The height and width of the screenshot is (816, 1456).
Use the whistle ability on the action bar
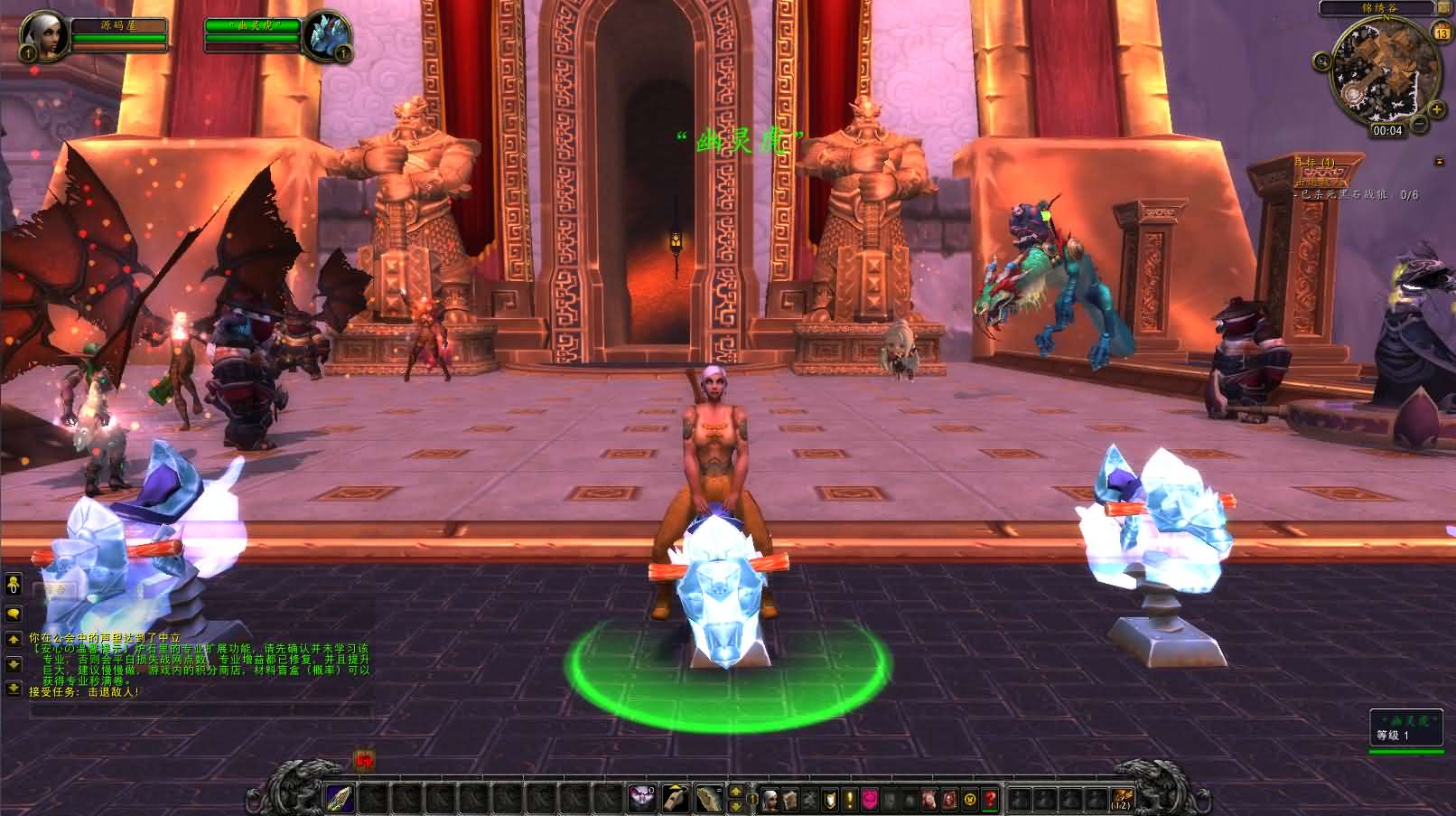click(x=675, y=799)
